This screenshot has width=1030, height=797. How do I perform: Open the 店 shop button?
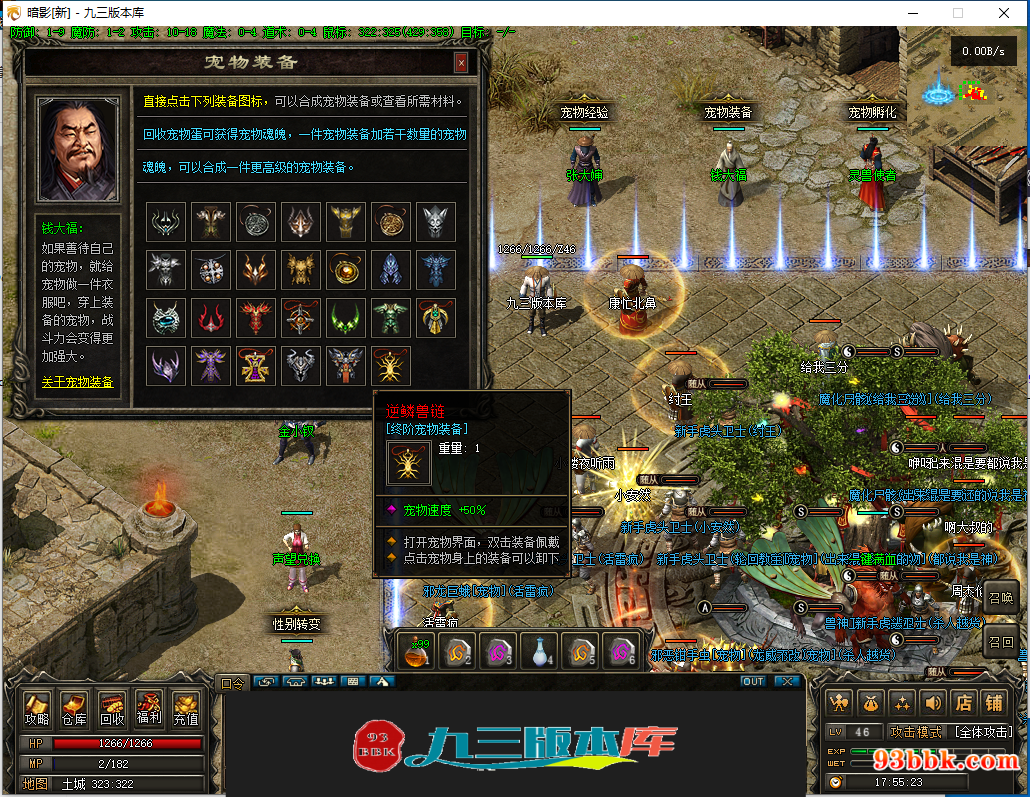point(963,703)
